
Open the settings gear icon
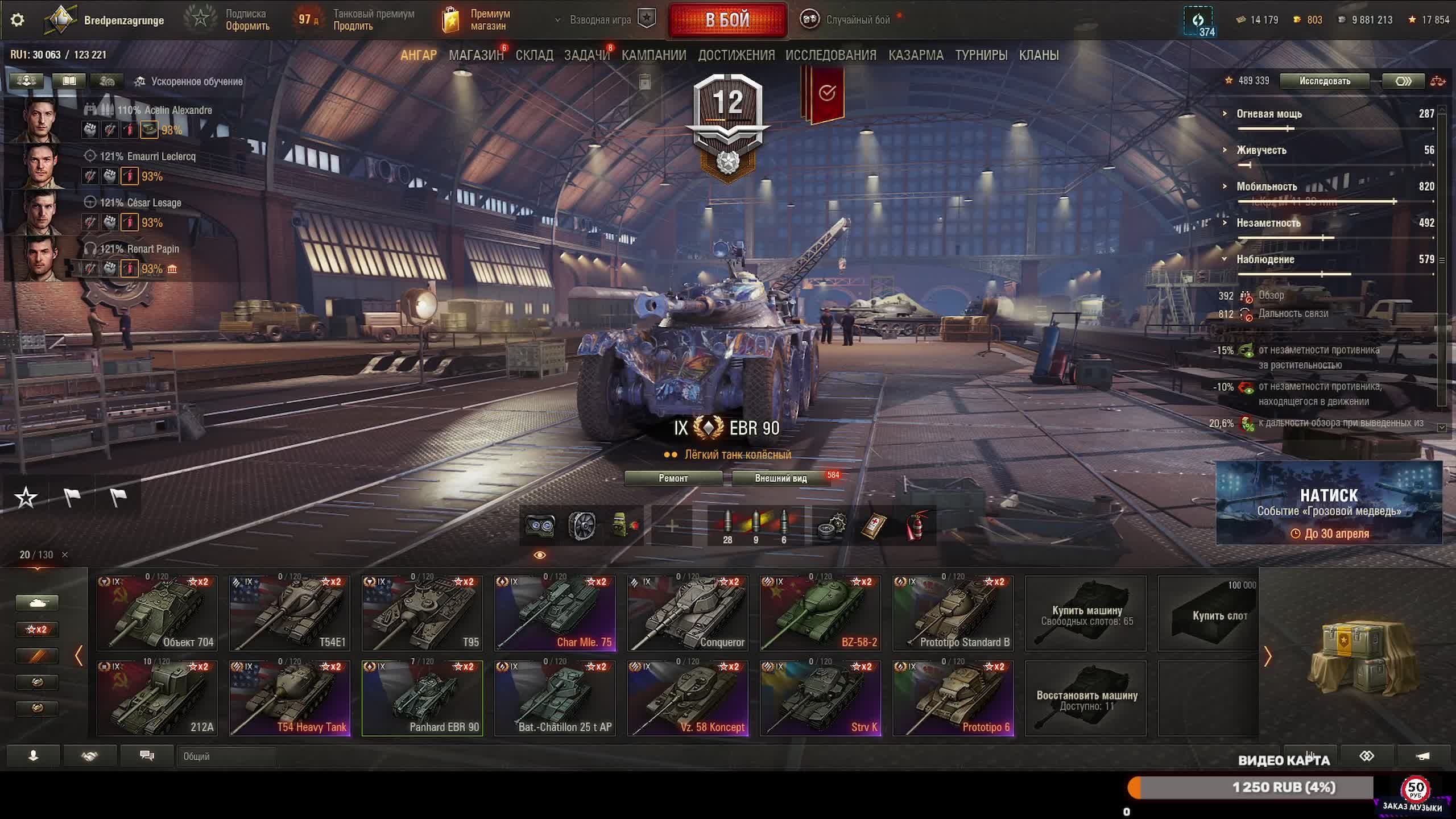click(x=18, y=20)
